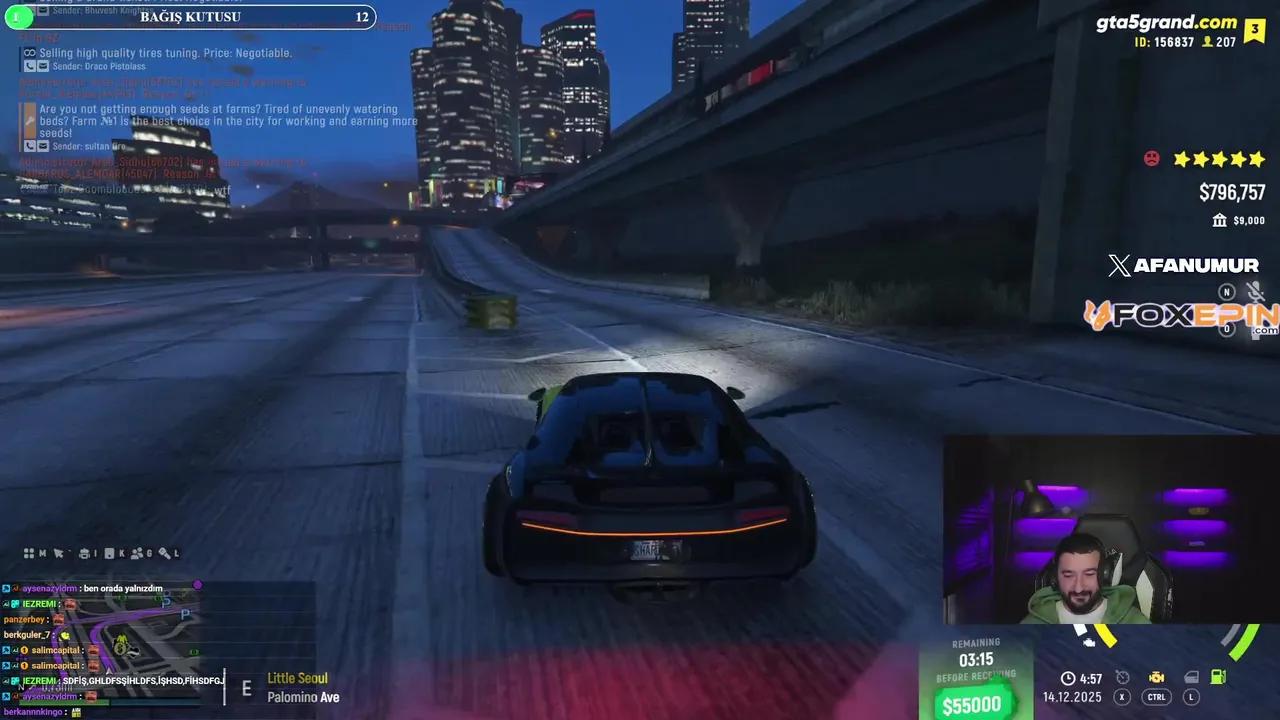Screen dimensions: 1280x720
Task: Click the car door status icon
Action: 1191,678
